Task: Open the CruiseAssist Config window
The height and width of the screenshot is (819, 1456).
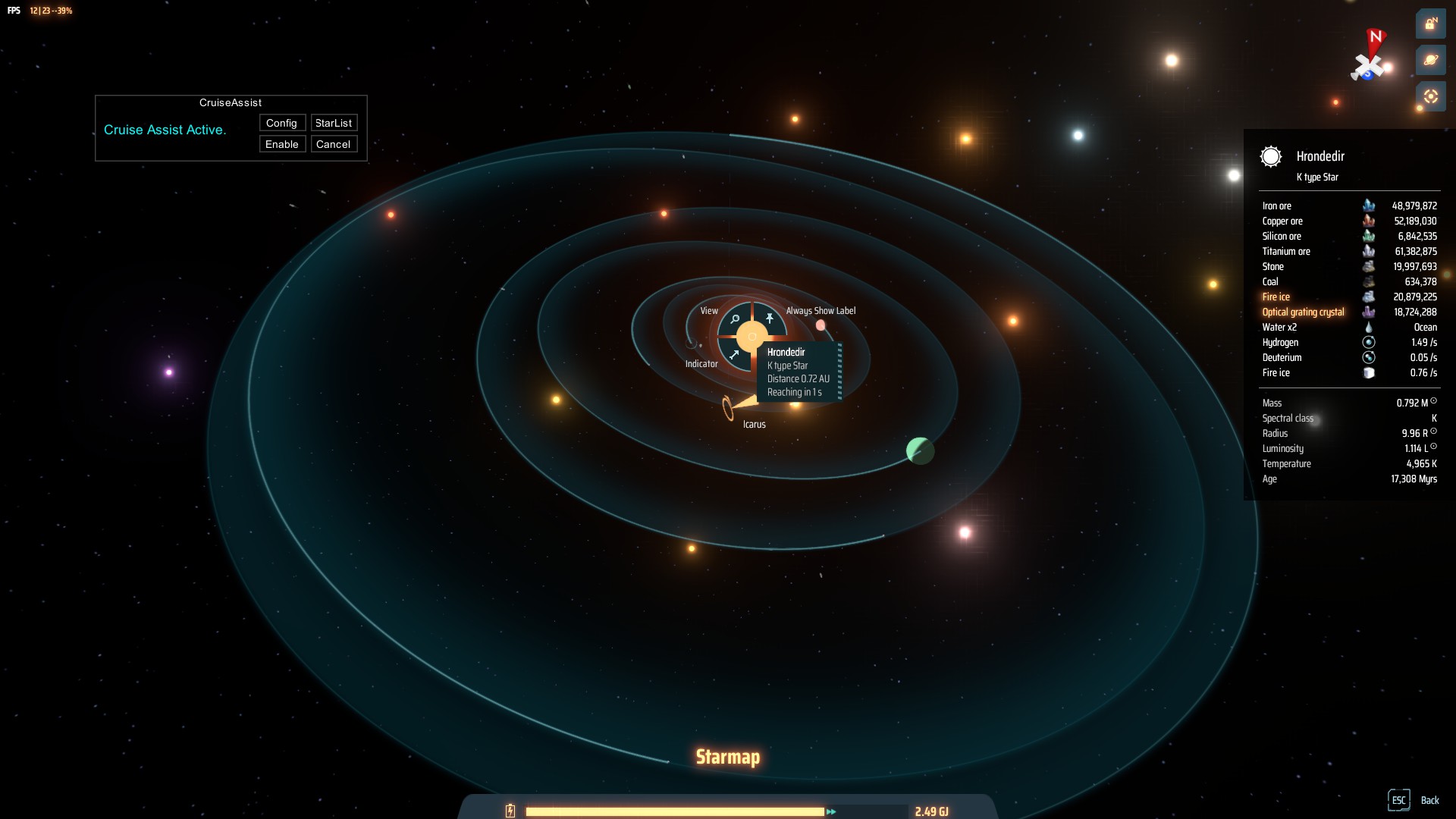Action: [282, 123]
